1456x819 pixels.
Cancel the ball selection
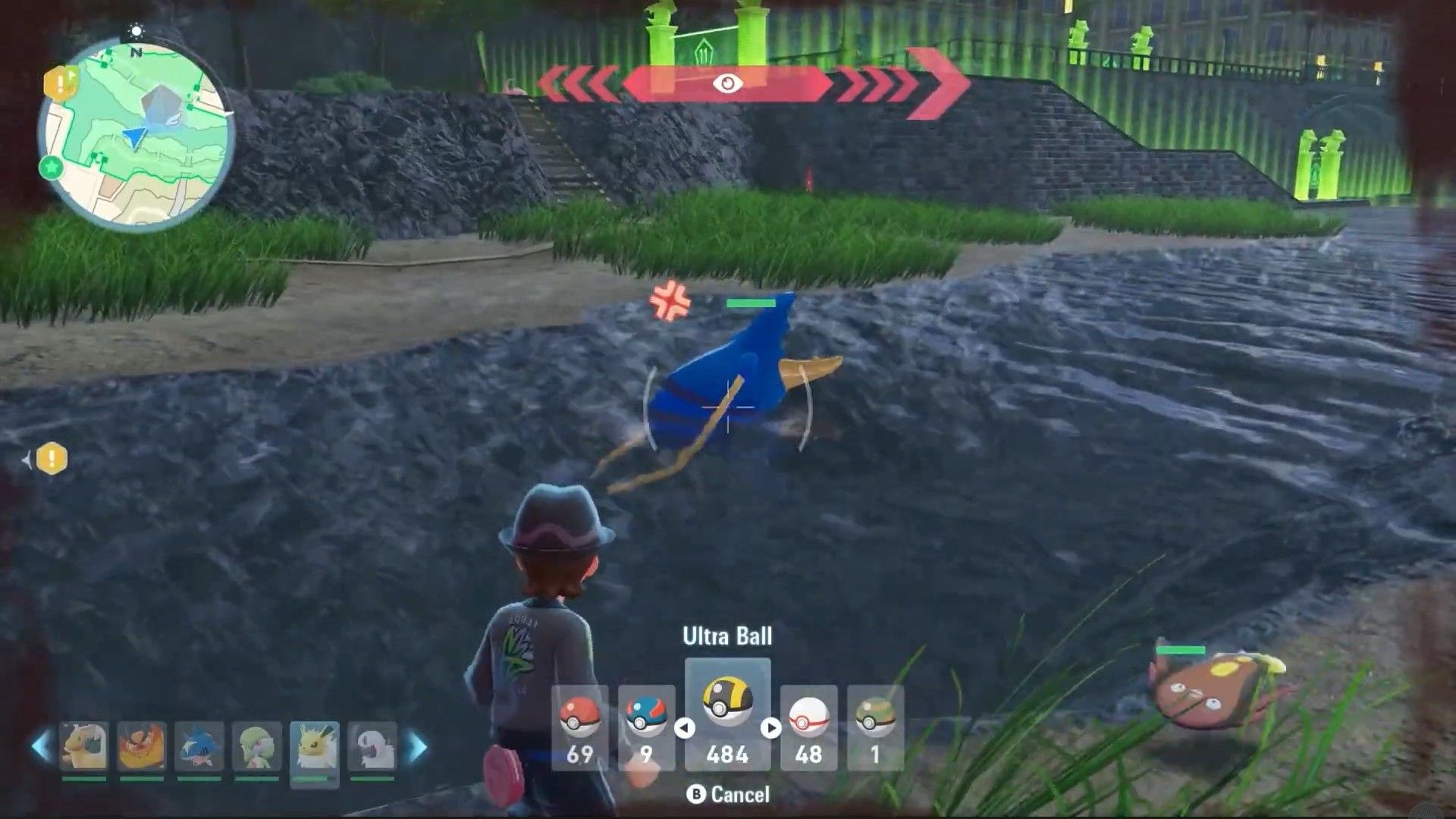pos(727,794)
